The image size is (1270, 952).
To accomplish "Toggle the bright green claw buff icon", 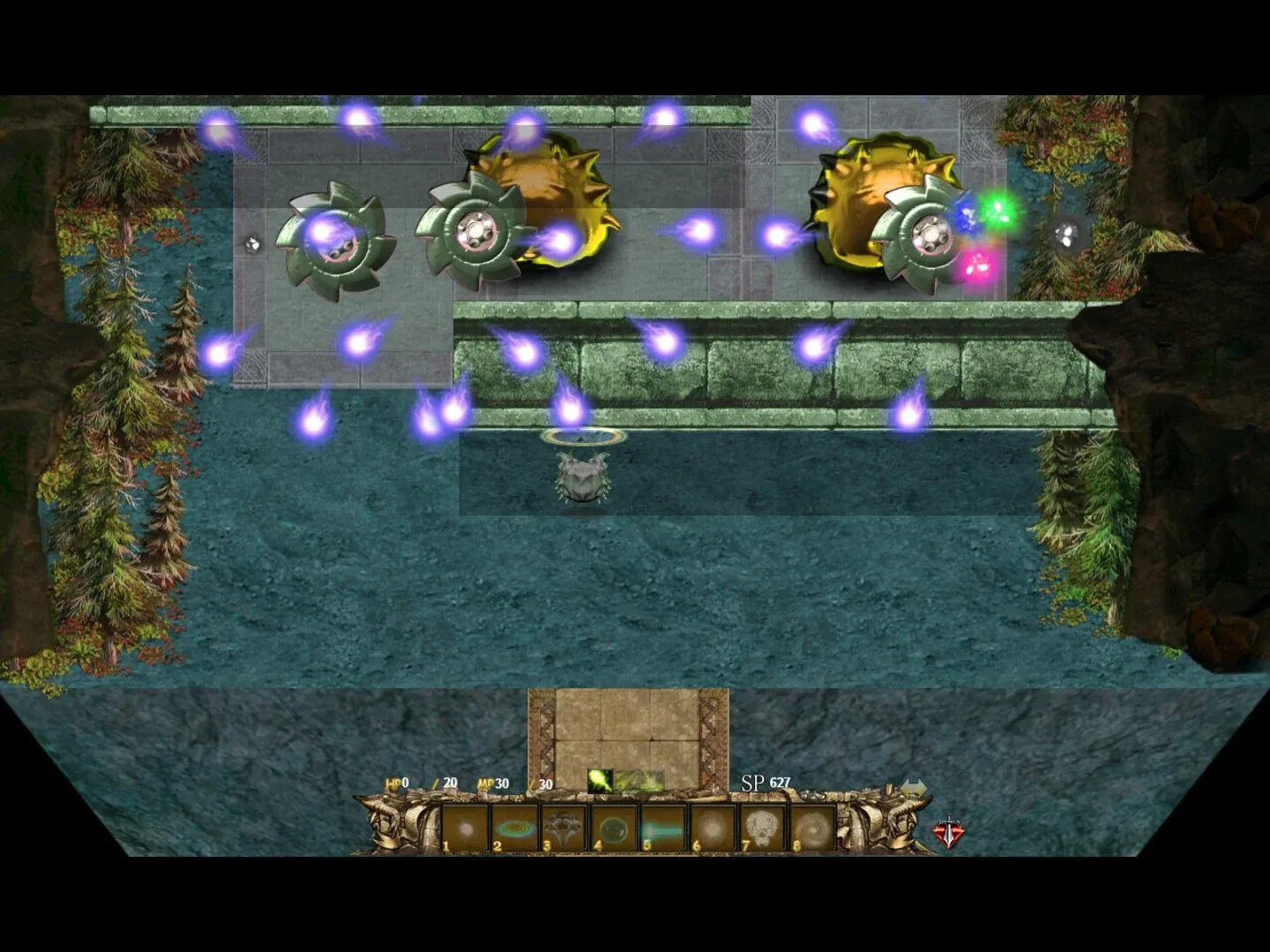I will click(x=601, y=780).
